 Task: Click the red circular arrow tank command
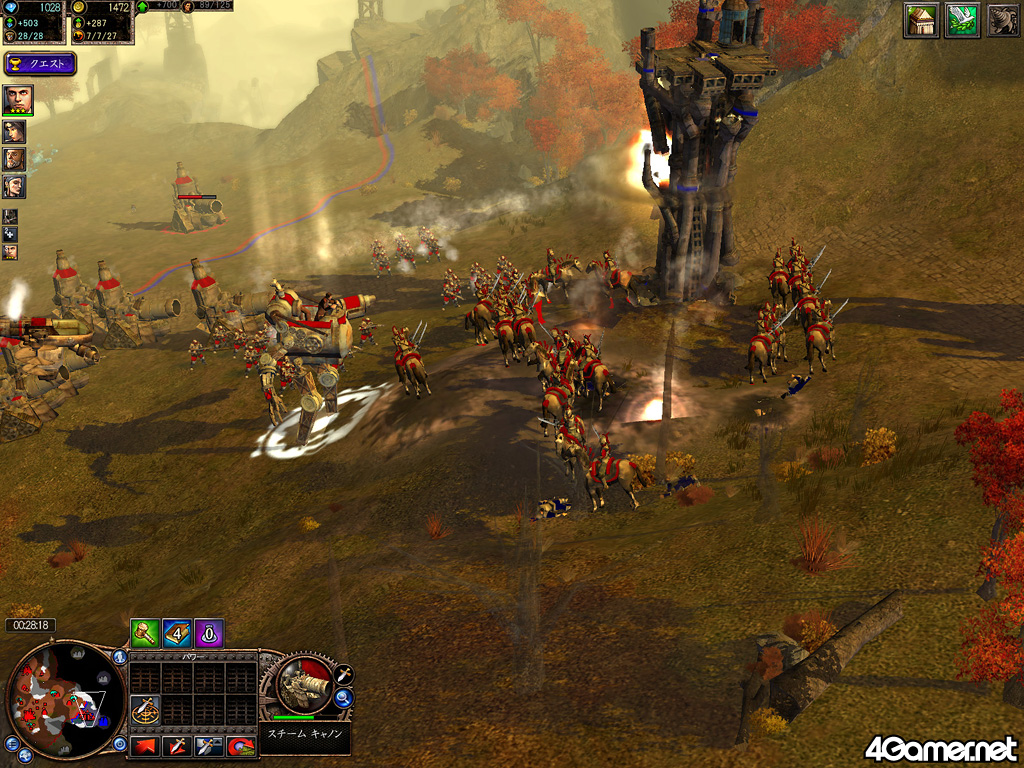[x=239, y=745]
